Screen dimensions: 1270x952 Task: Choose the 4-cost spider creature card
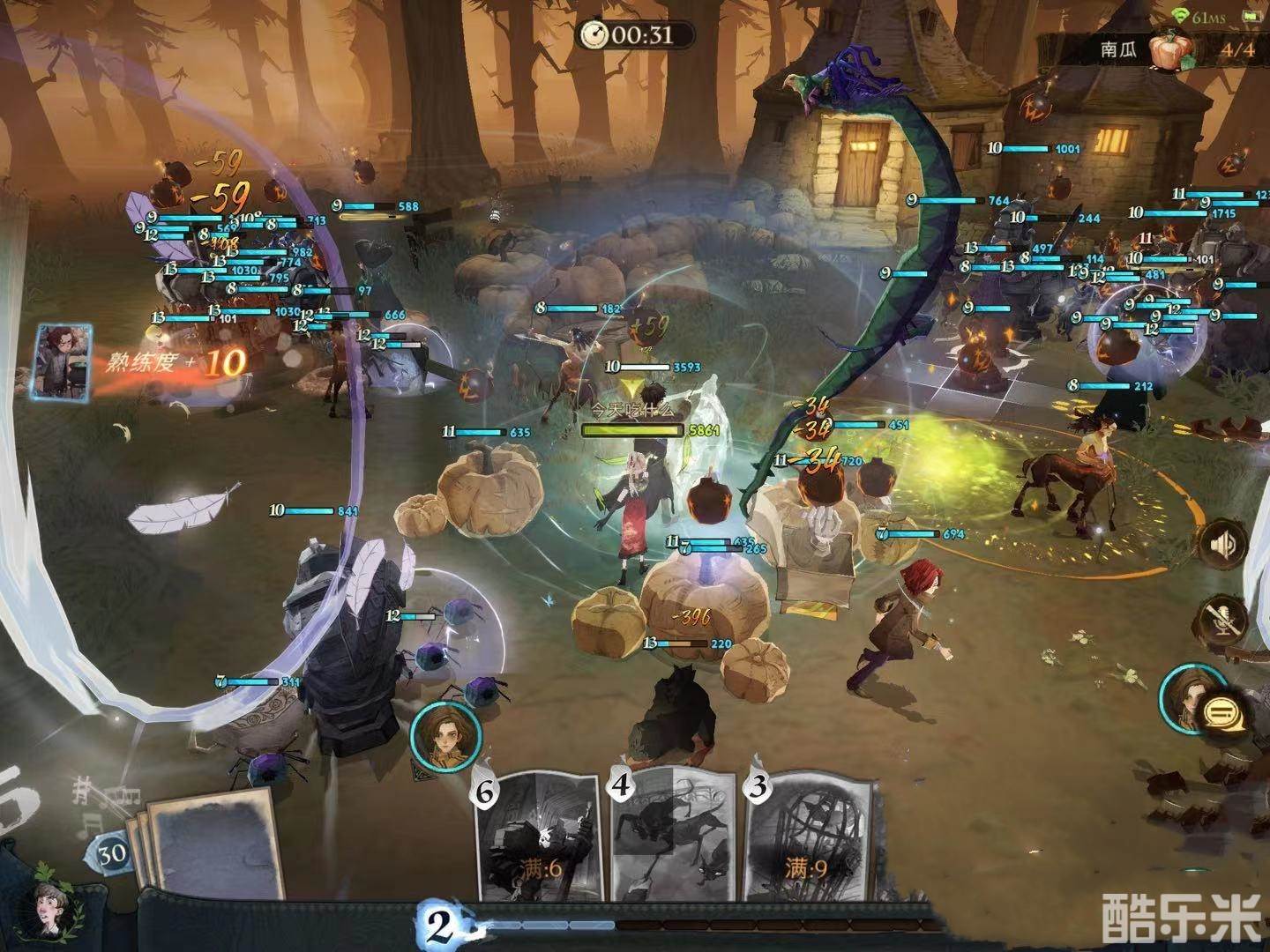pyautogui.click(x=672, y=836)
